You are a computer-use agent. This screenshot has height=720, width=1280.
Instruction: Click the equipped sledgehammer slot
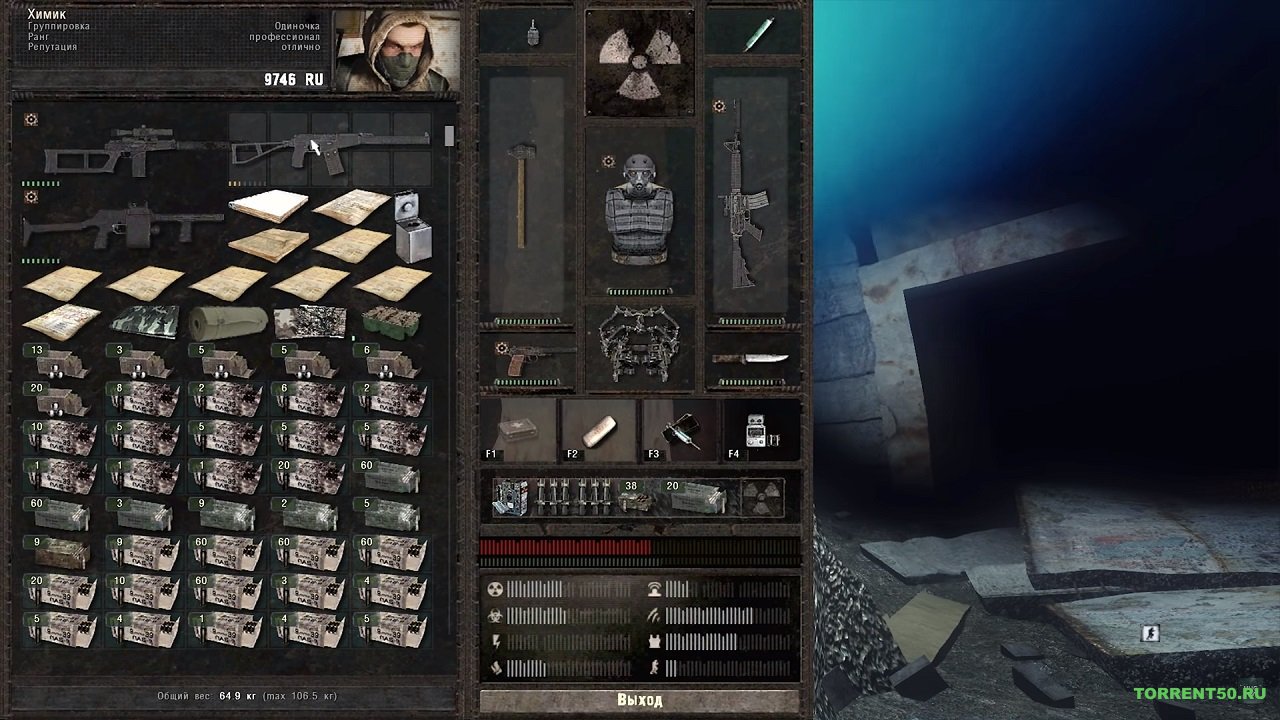pyautogui.click(x=521, y=196)
